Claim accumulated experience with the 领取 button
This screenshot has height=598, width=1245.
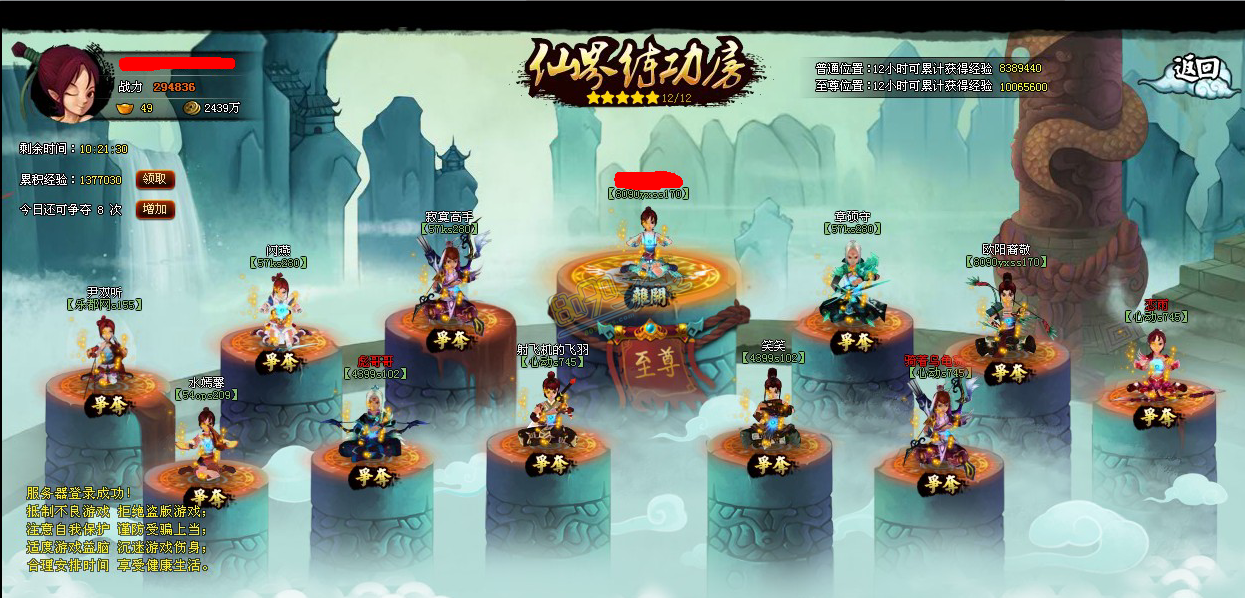(155, 180)
